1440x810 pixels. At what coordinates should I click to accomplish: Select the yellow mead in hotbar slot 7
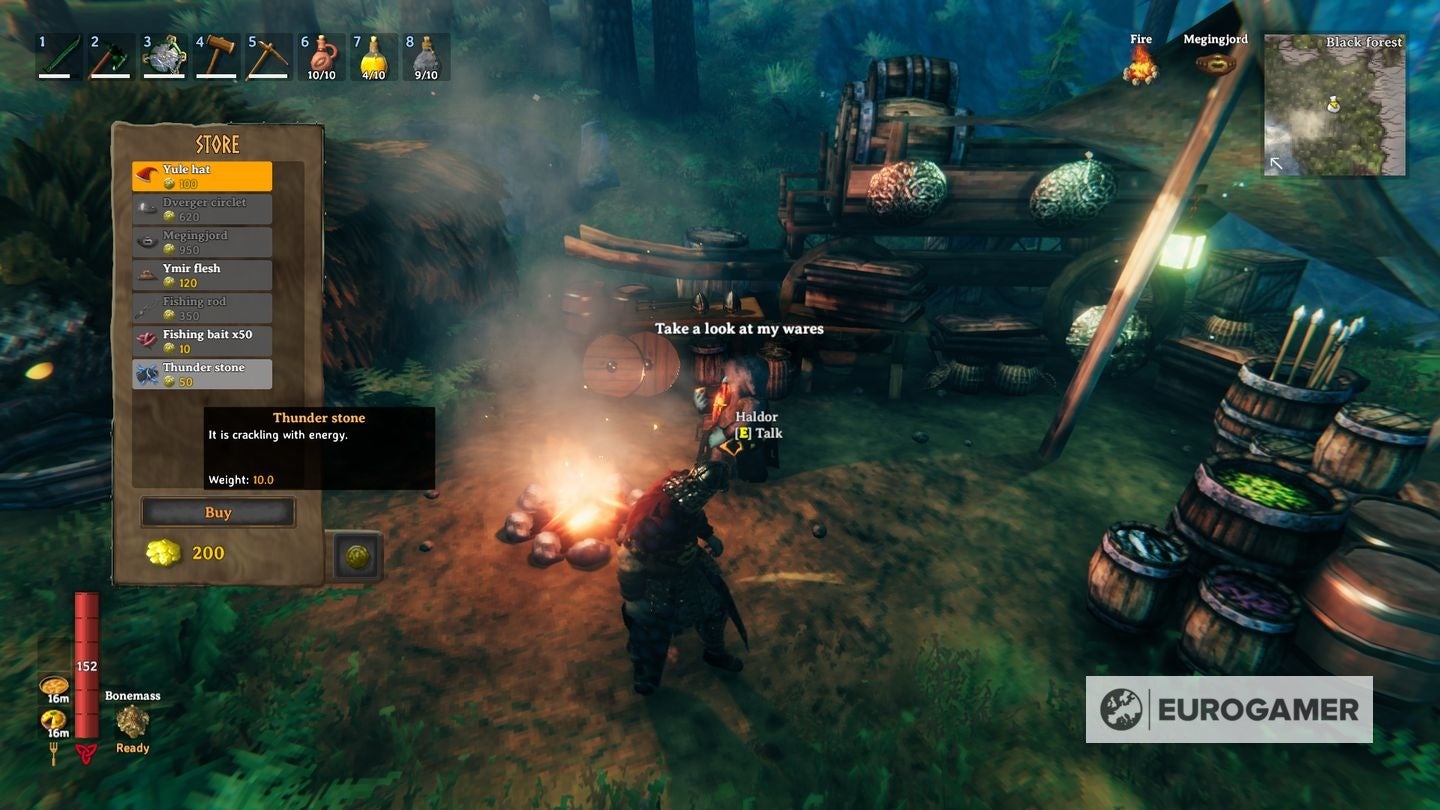click(x=375, y=57)
